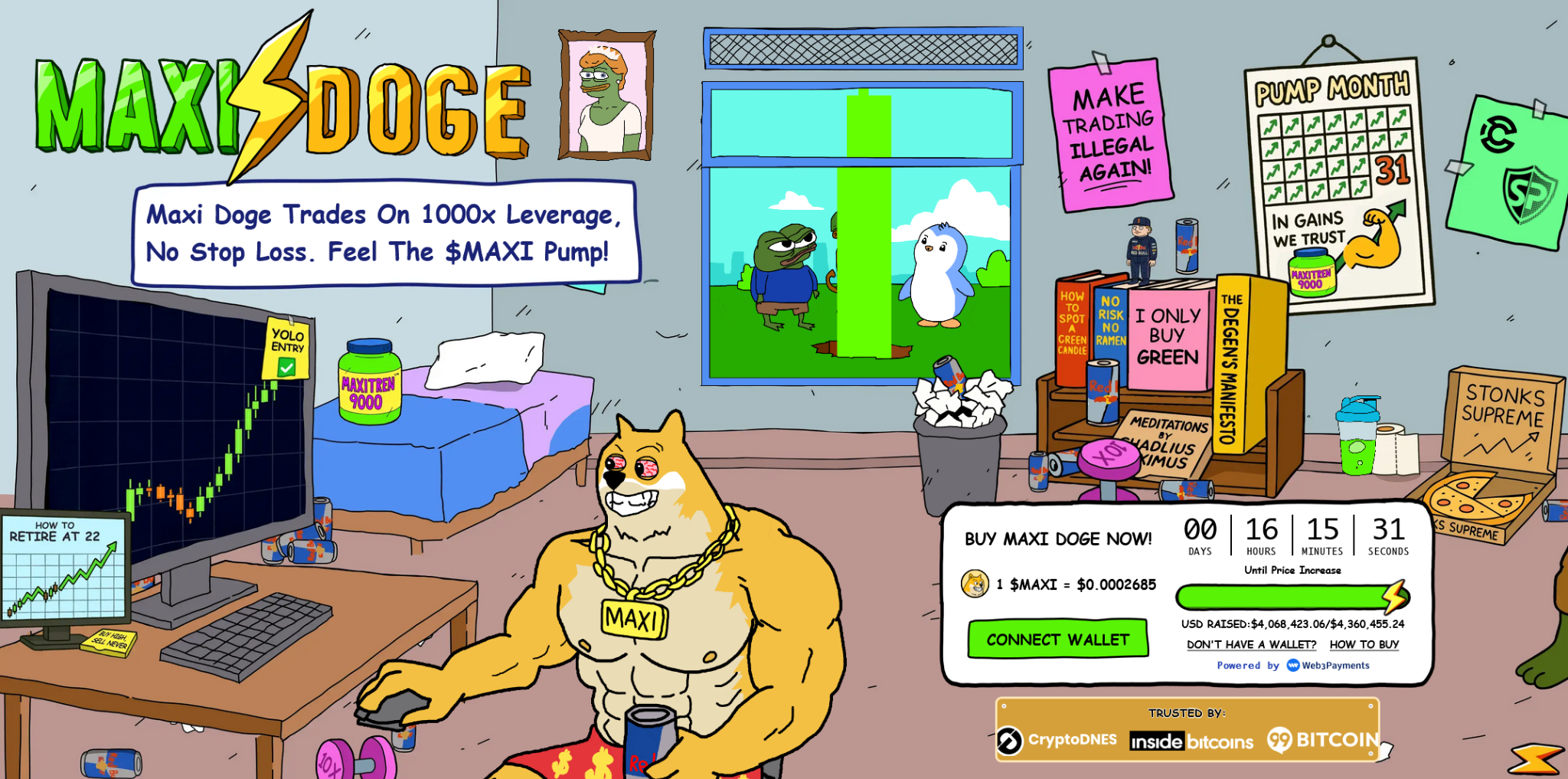Open the HOW TO BUY link
This screenshot has height=779, width=1568.
point(1364,644)
